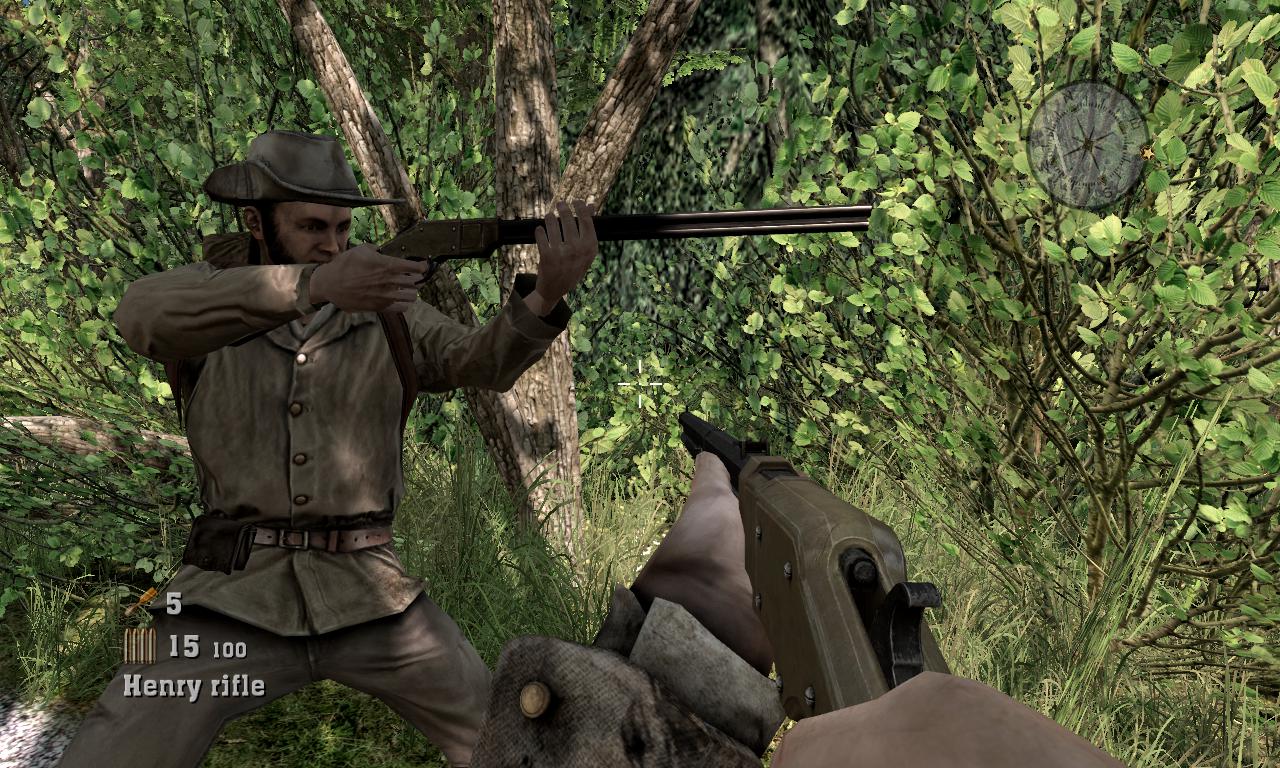Click the rifle bullets ammo icon
This screenshot has width=1280, height=768.
tap(139, 646)
